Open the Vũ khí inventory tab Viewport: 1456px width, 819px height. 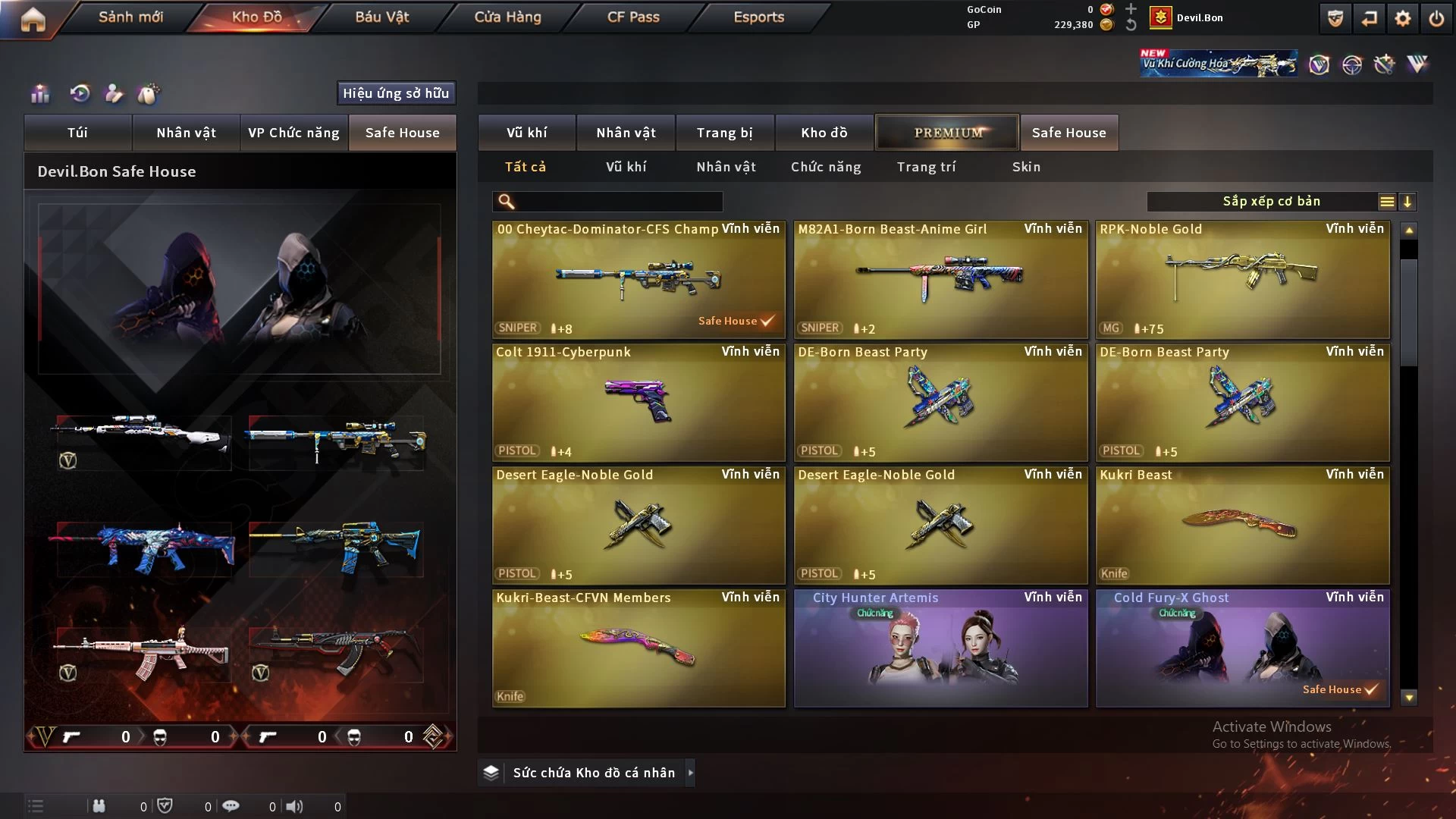pos(526,133)
